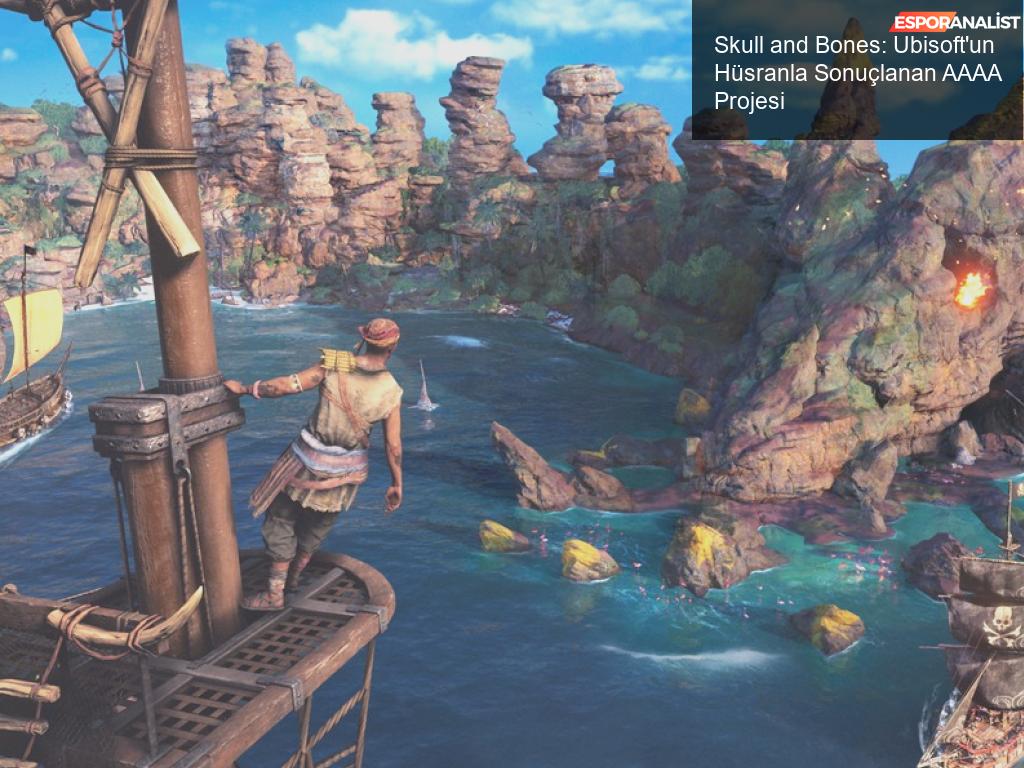Open the Skull and Bones article headline
Image resolution: width=1024 pixels, height=768 pixels.
pyautogui.click(x=857, y=73)
